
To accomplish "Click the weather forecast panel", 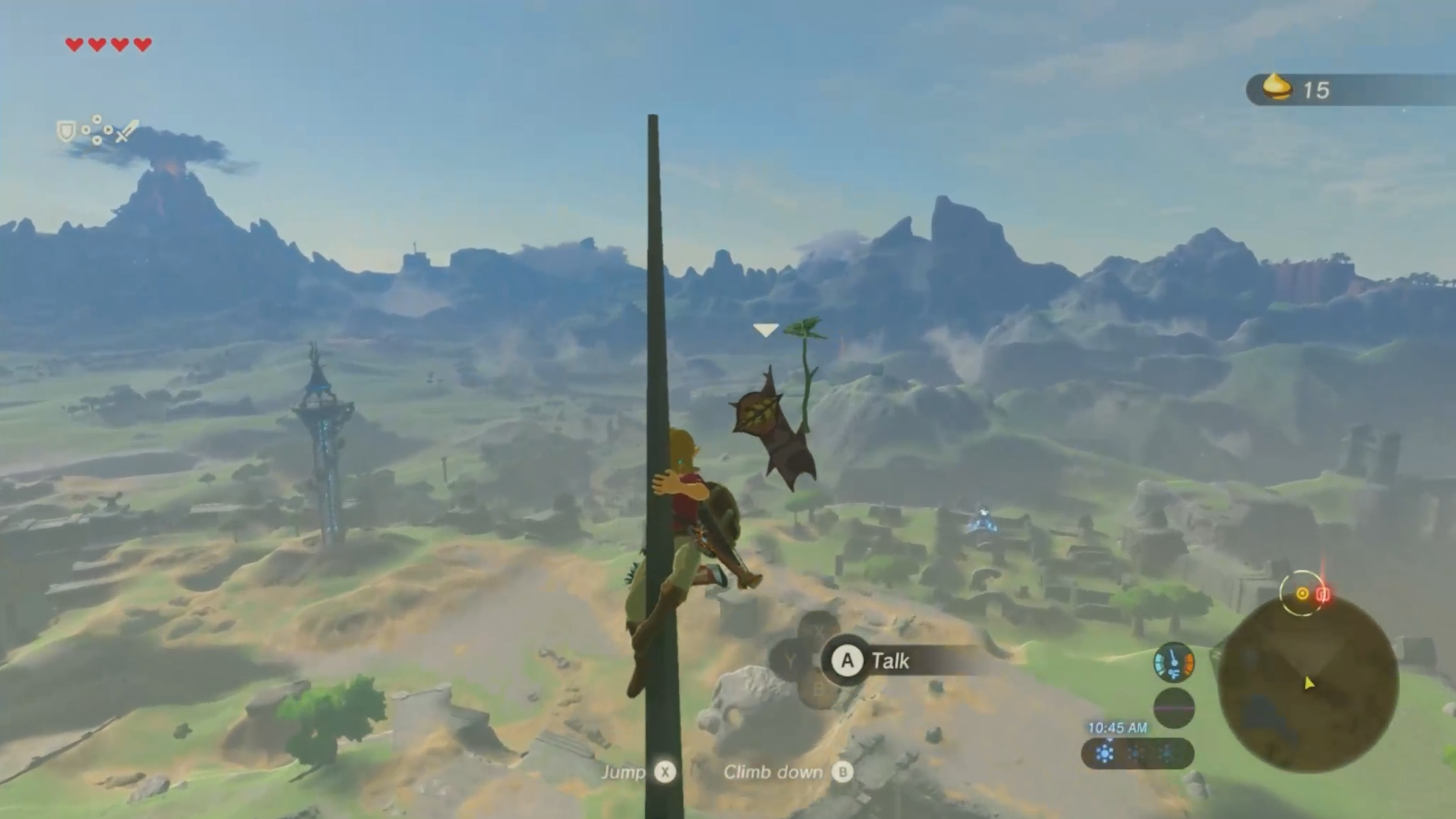I will point(1136,754).
